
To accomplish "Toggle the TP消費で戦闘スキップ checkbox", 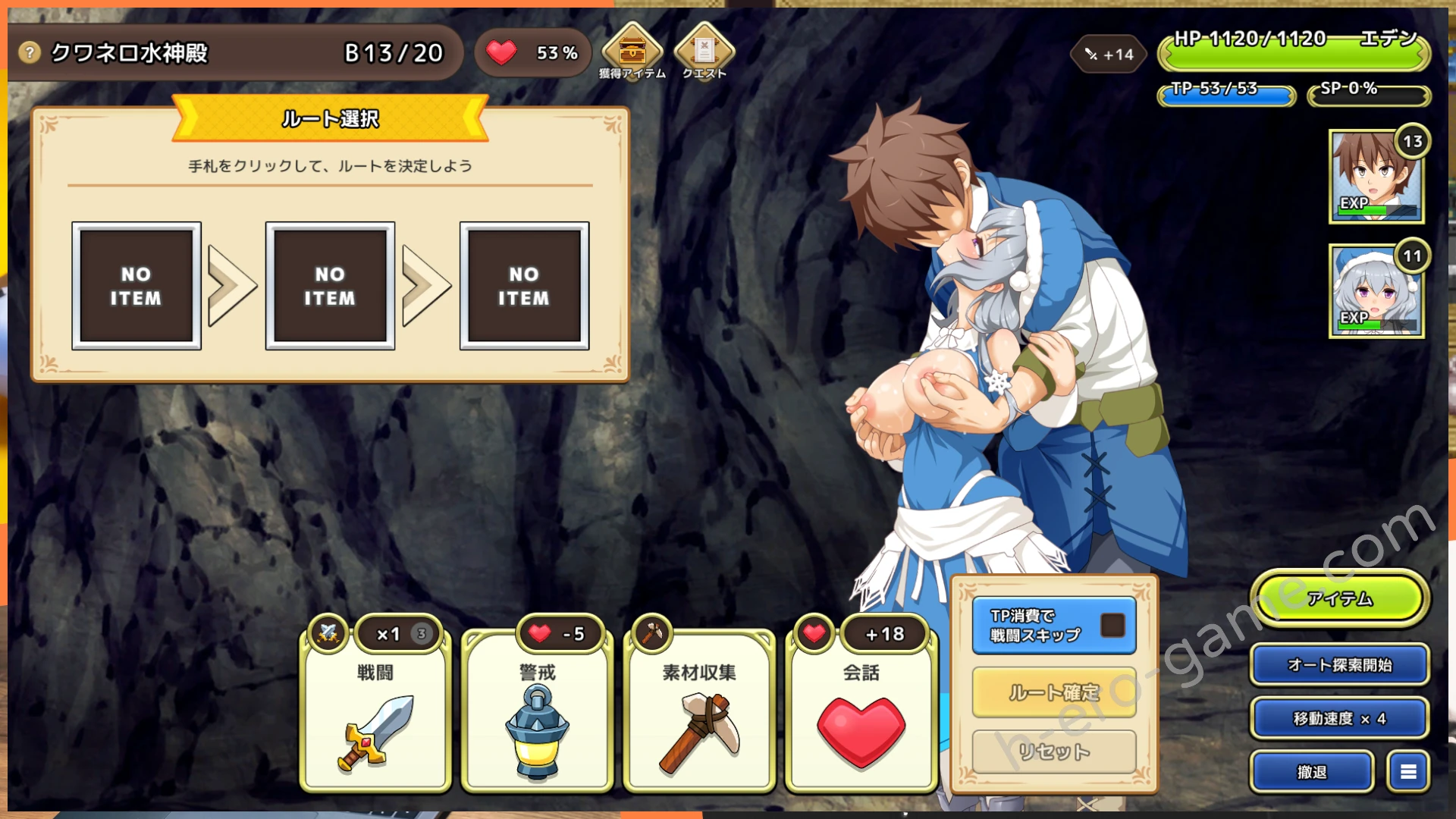I will 1112,626.
